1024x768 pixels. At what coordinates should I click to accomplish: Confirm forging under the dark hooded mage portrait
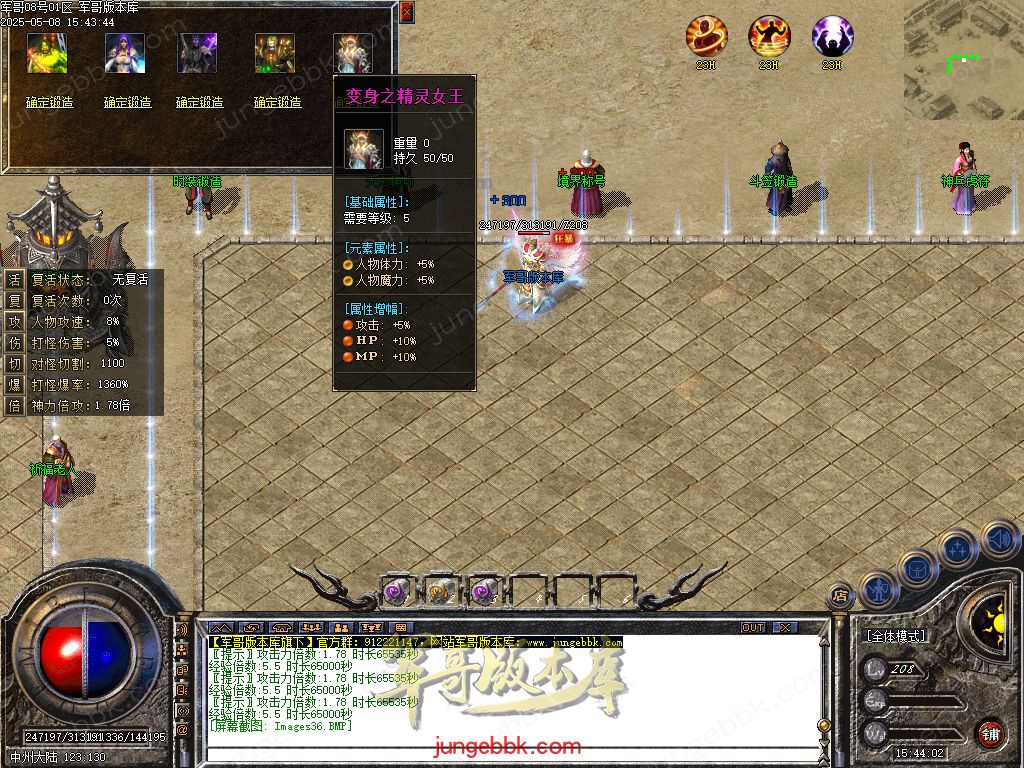tap(200, 102)
